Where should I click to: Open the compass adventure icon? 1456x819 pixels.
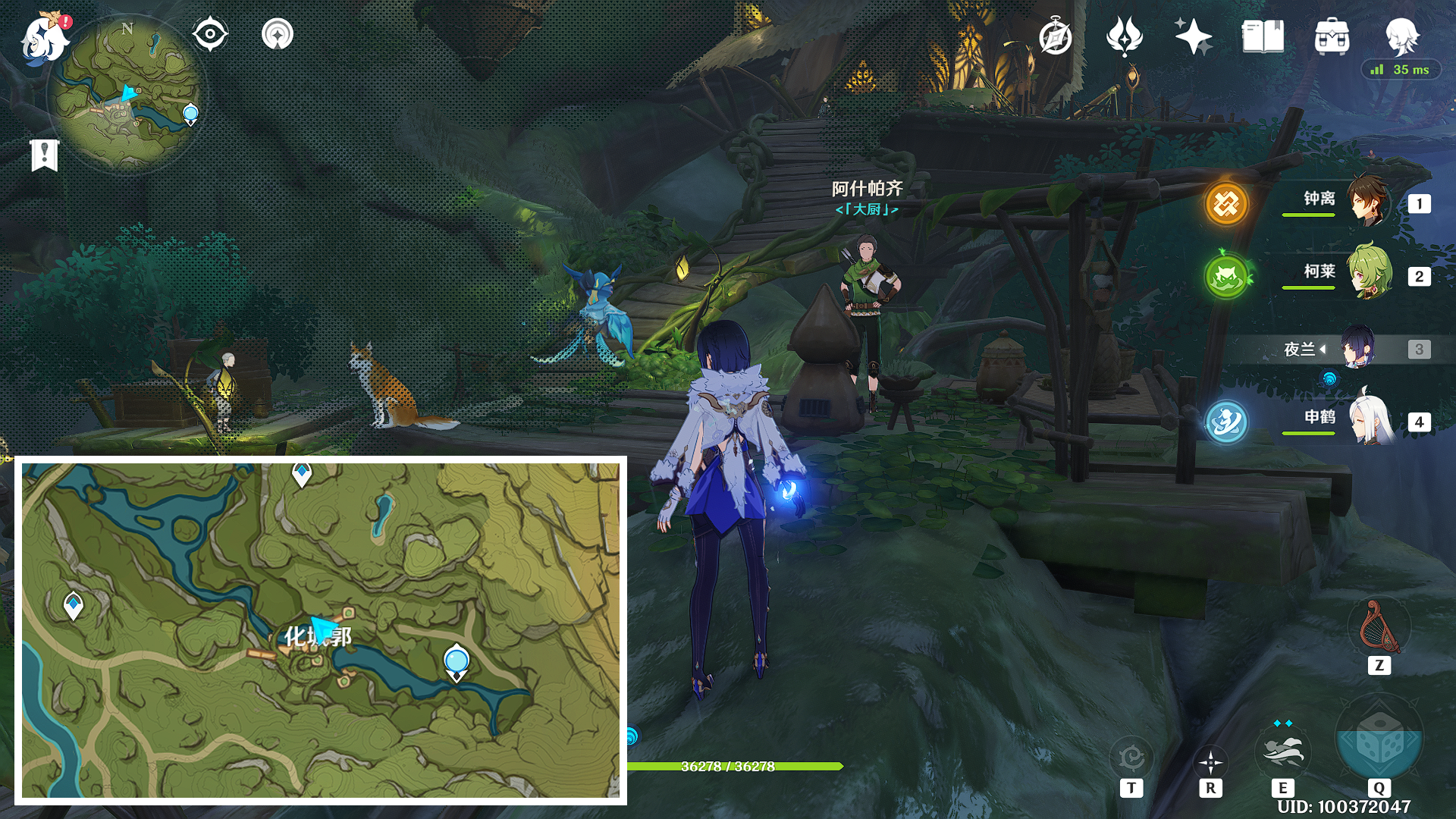click(x=1055, y=37)
